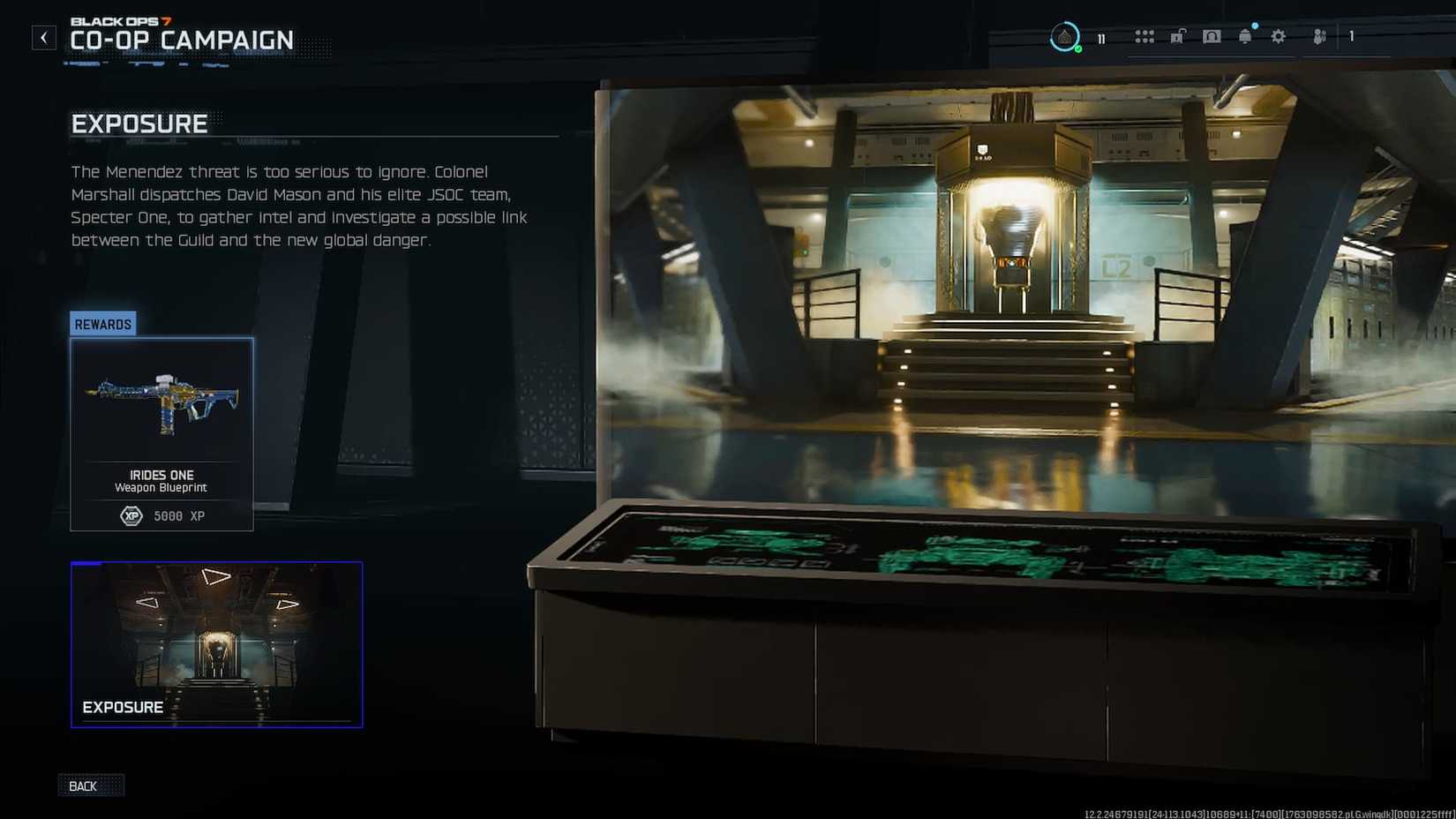The image size is (1456, 819).
Task: Open the settings gear
Action: pos(1278,36)
